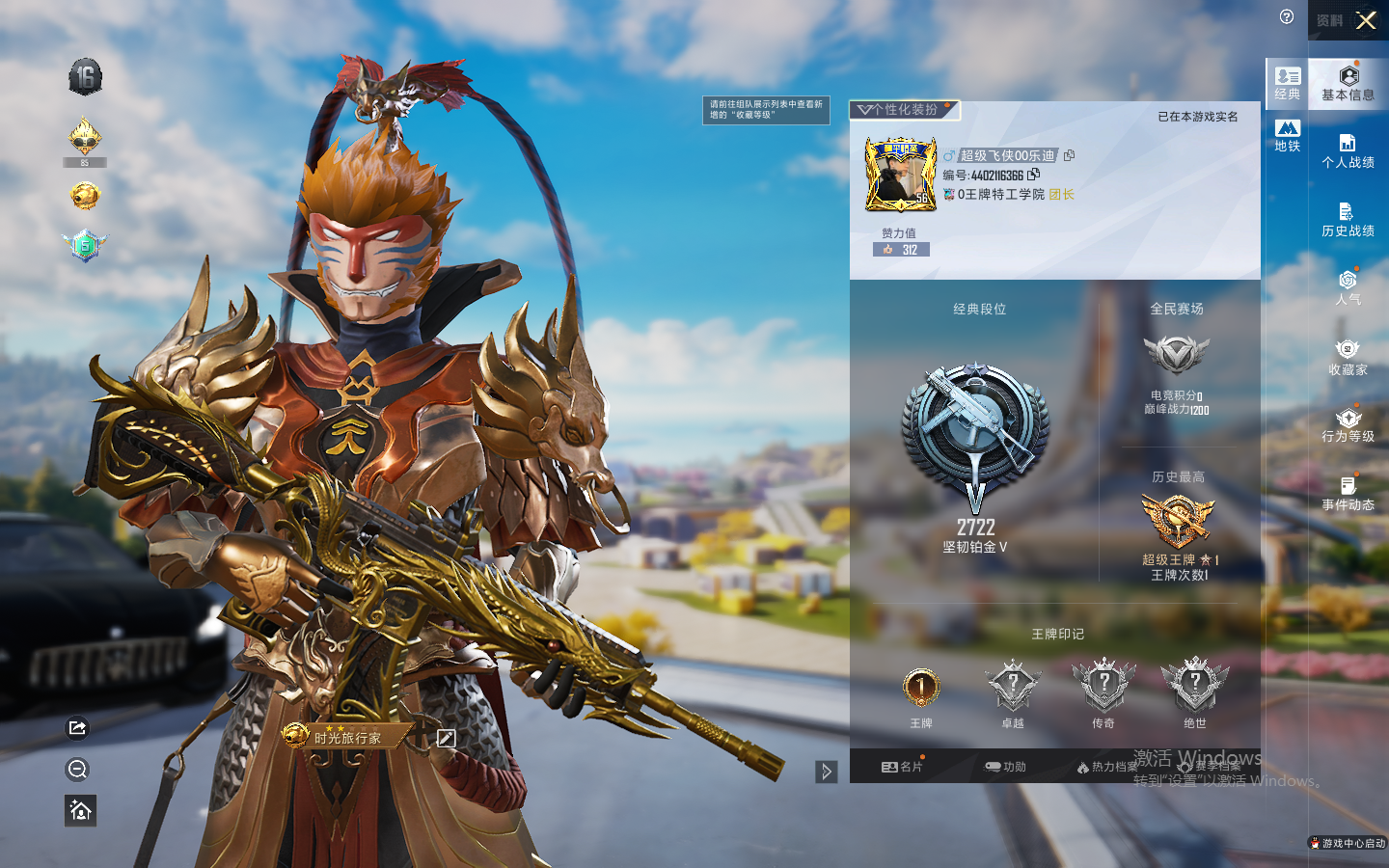Click the 游戏中心启动 game center launch badge
Image resolution: width=1389 pixels, height=868 pixels.
tap(1348, 843)
